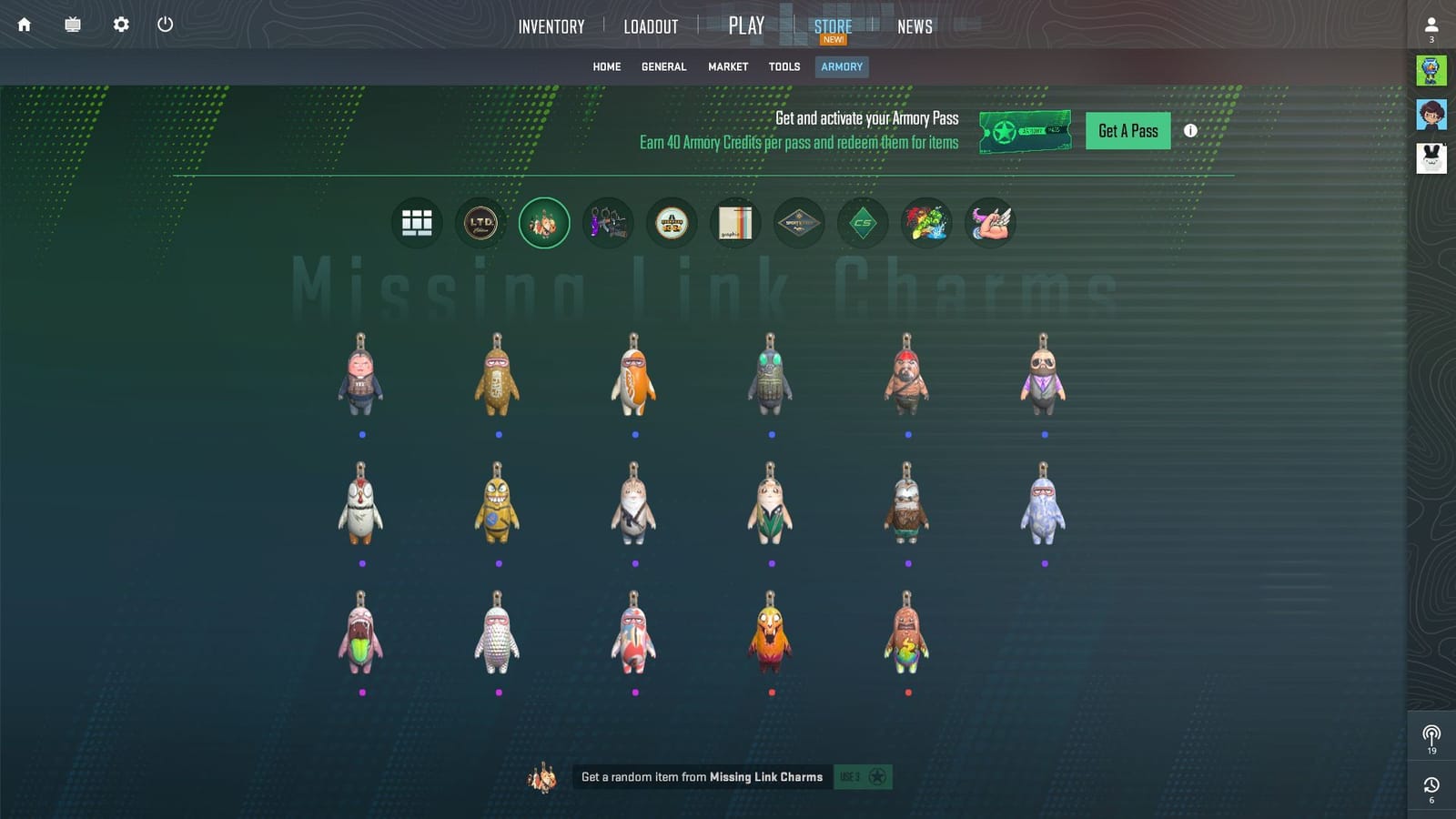The width and height of the screenshot is (1456, 819).
Task: Open the LTD. Edition collection
Action: (480, 222)
